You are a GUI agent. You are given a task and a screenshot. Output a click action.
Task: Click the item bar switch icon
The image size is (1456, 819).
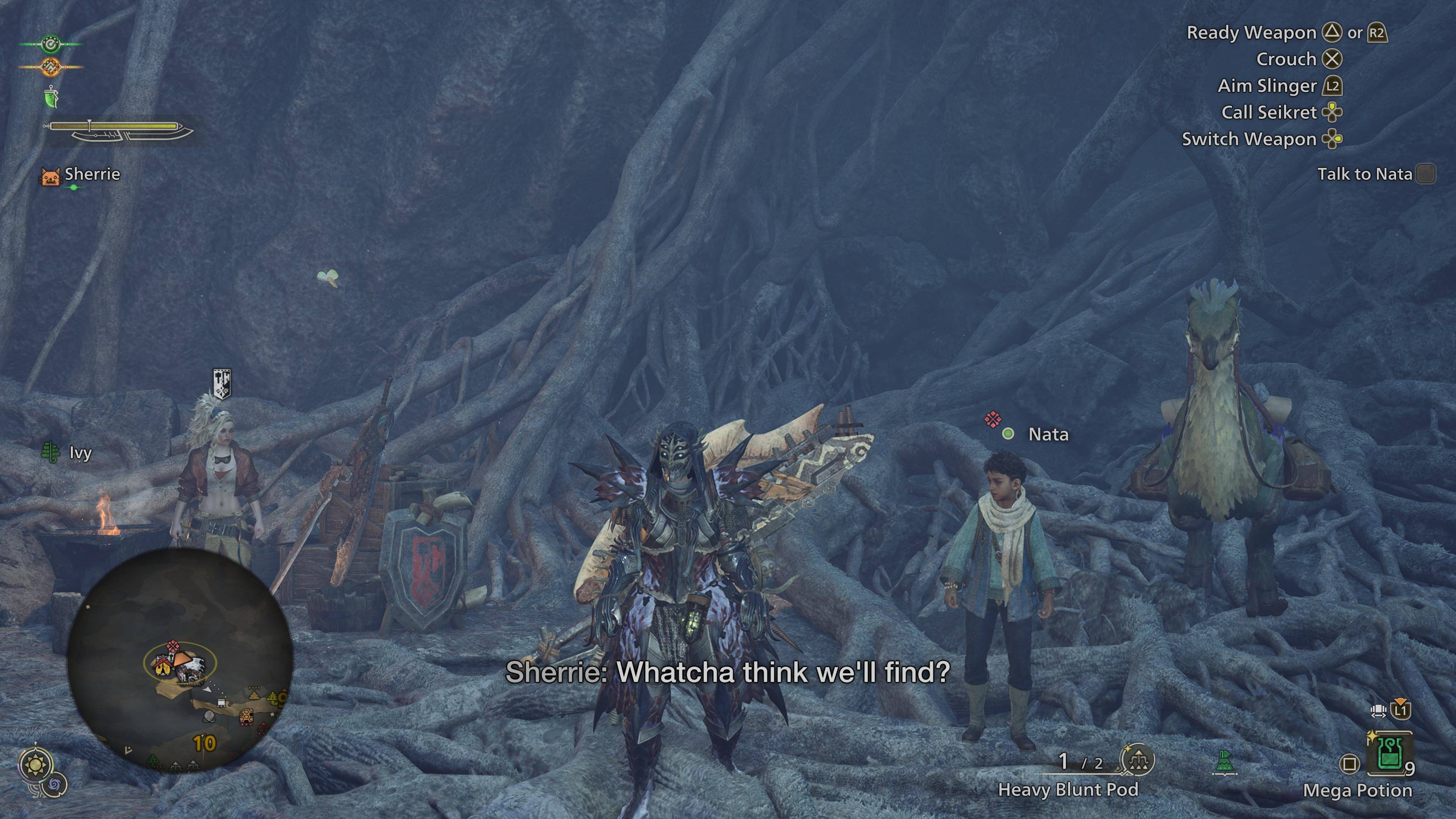pos(1379,710)
